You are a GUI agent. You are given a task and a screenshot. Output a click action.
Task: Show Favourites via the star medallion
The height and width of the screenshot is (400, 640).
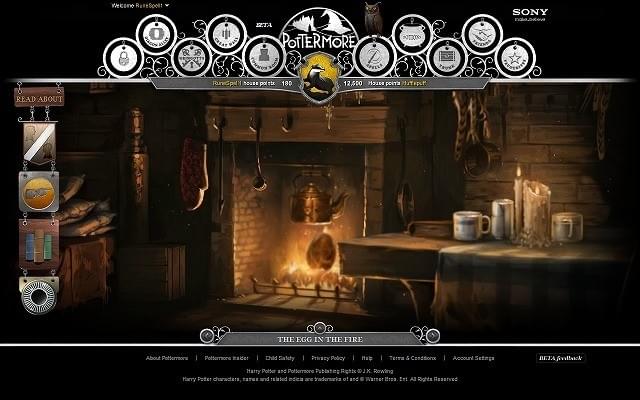pos(516,58)
